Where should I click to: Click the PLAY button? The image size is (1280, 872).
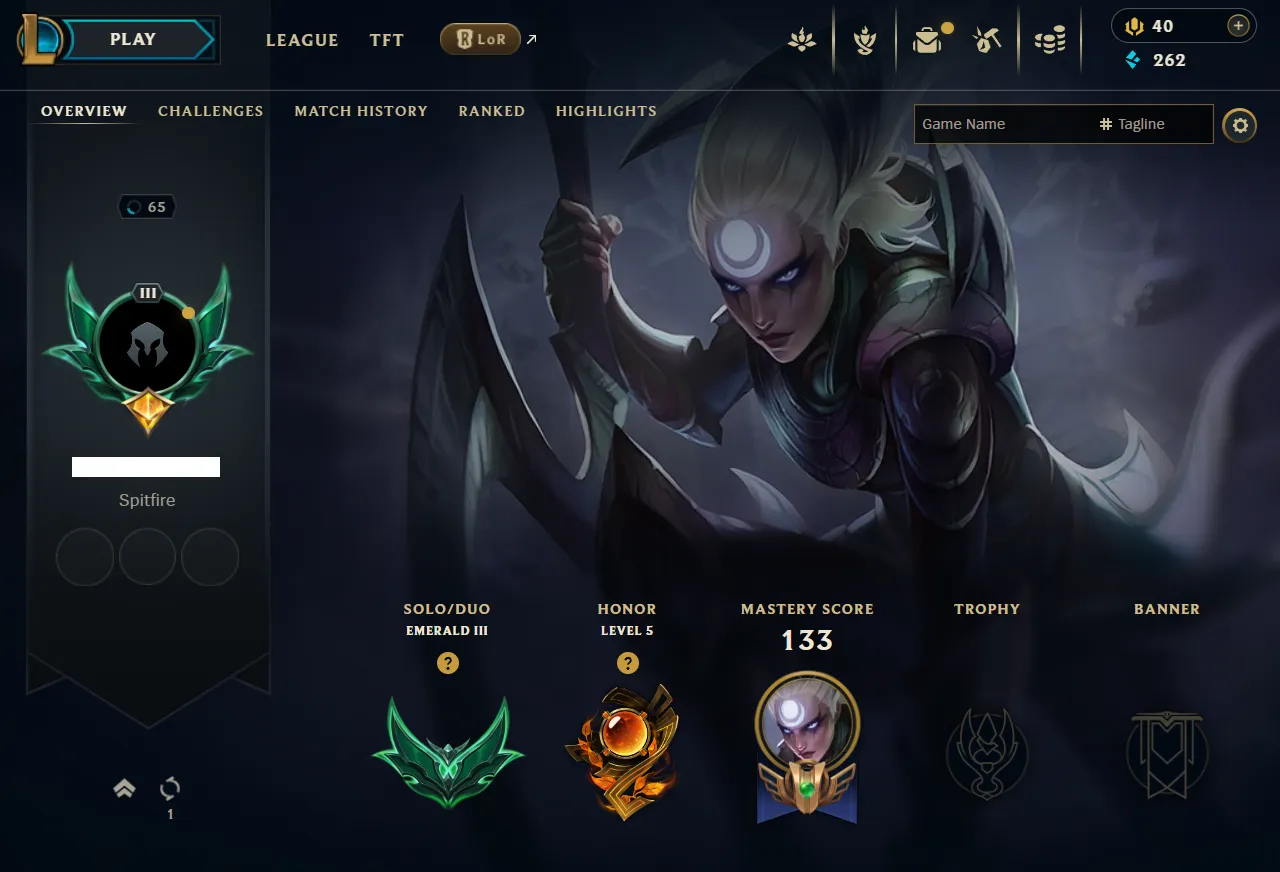pos(134,40)
